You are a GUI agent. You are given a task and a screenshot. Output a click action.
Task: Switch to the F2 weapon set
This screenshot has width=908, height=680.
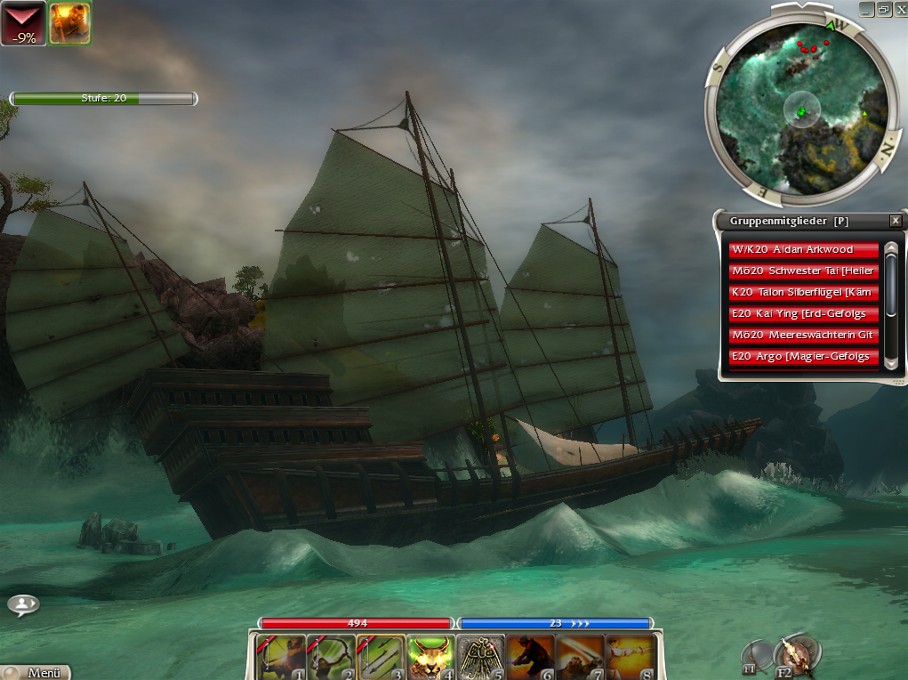pos(794,655)
